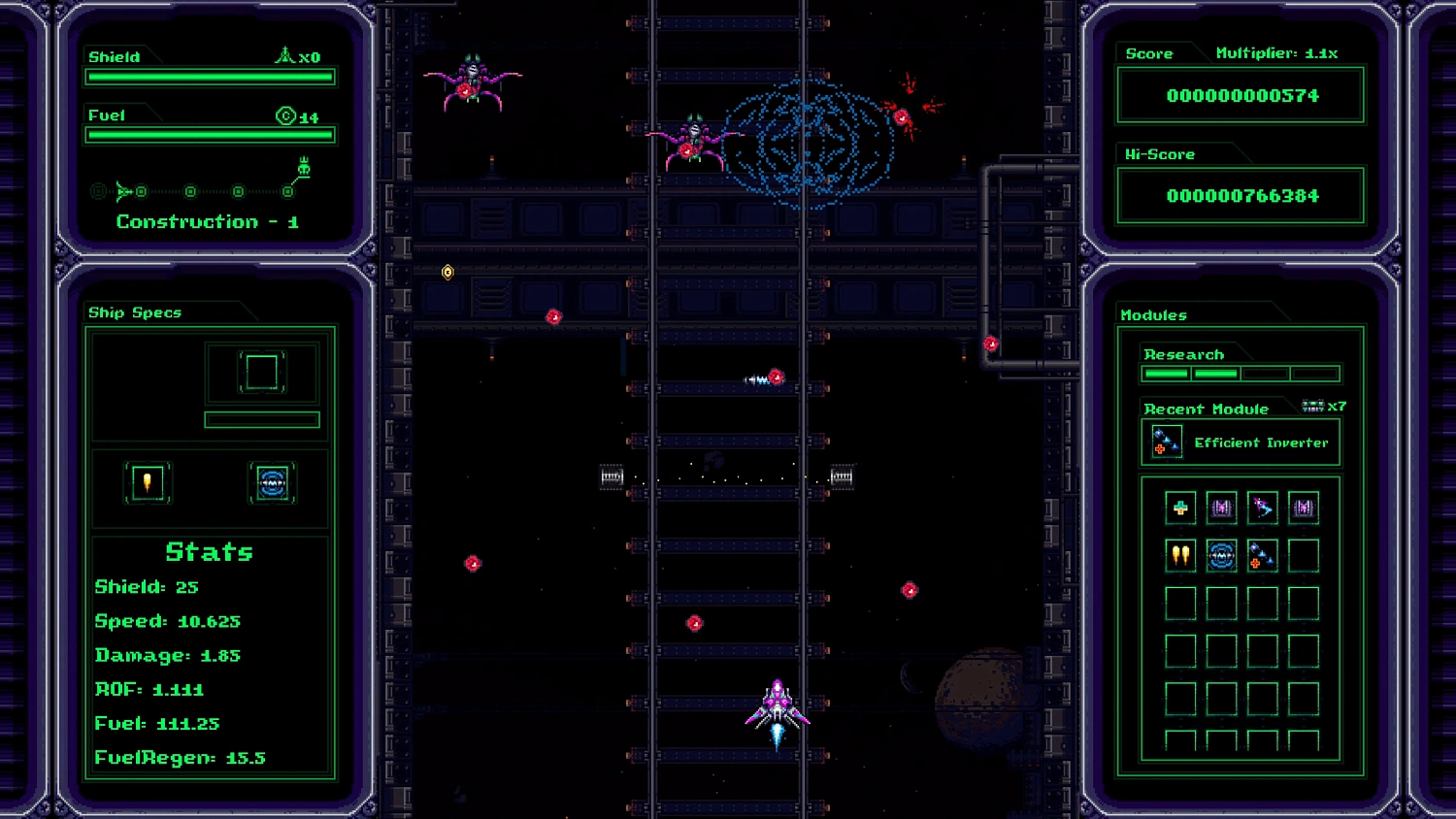The height and width of the screenshot is (819, 1456).
Task: Open the Modules panel header
Action: coord(1155,314)
